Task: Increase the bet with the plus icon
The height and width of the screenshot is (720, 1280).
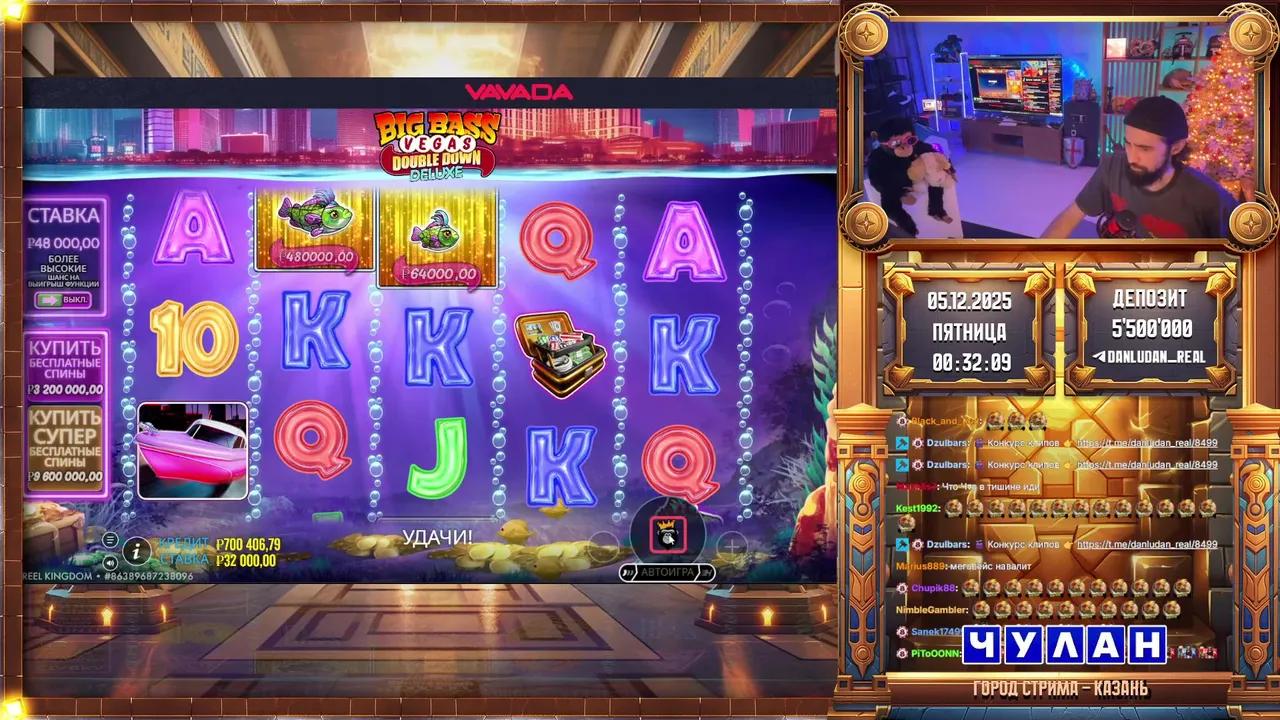Action: (x=733, y=545)
